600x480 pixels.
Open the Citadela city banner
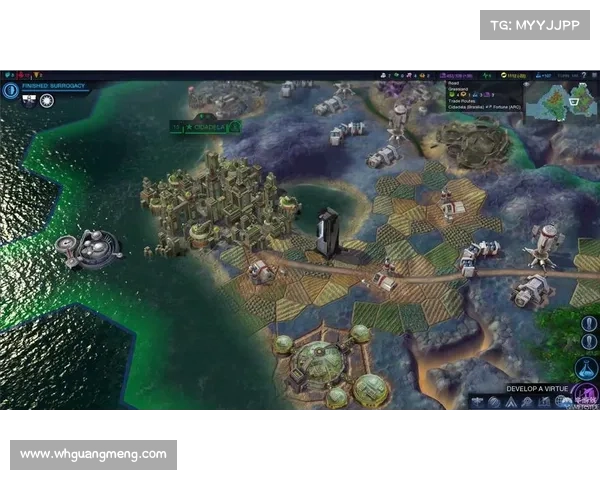click(205, 127)
